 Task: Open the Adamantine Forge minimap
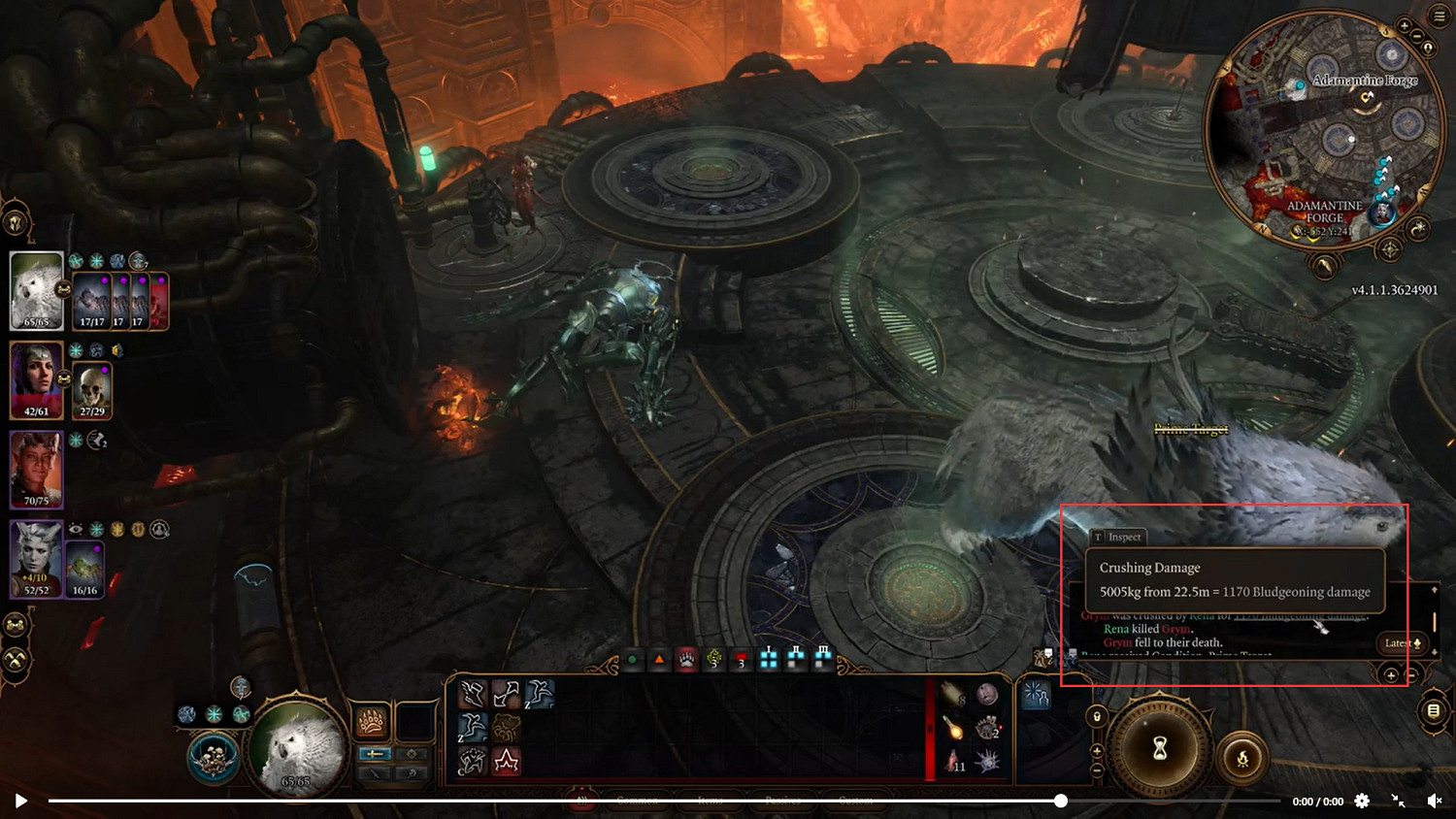pos(1322,128)
